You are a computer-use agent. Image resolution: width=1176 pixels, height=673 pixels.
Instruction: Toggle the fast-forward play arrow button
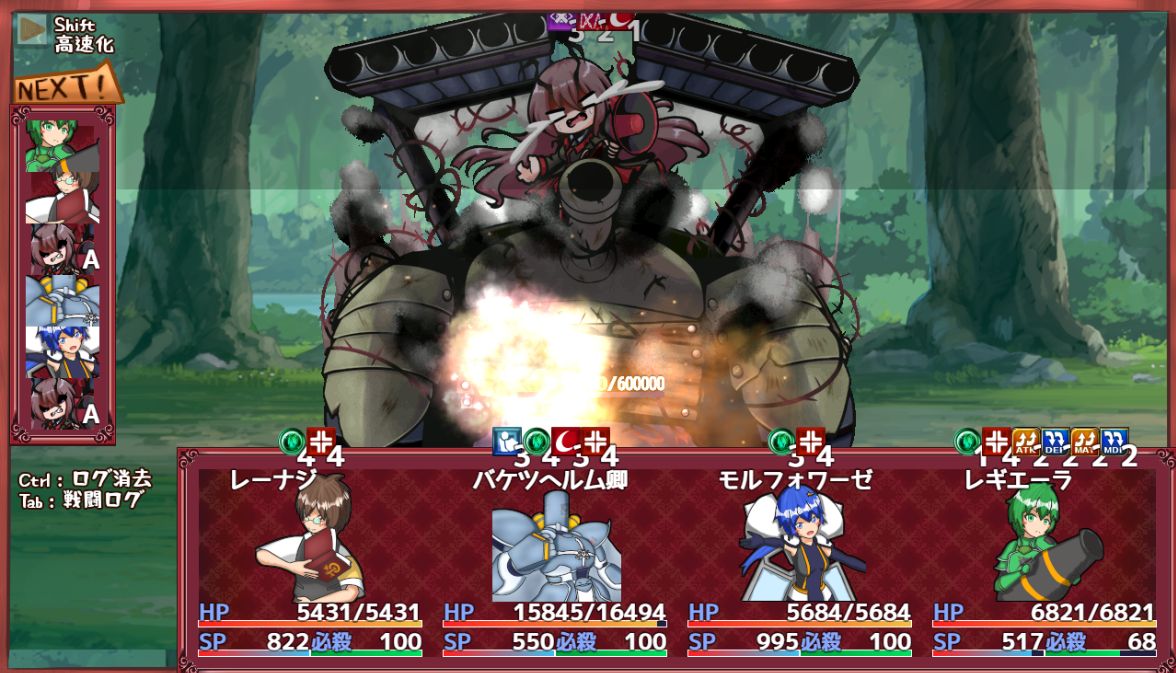33,30
